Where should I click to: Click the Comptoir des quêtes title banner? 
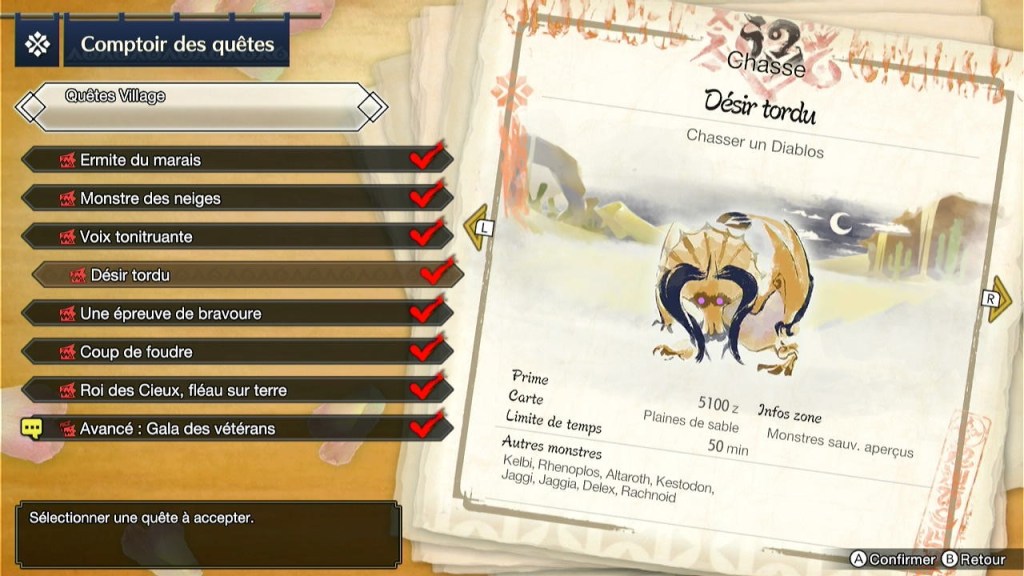(176, 45)
